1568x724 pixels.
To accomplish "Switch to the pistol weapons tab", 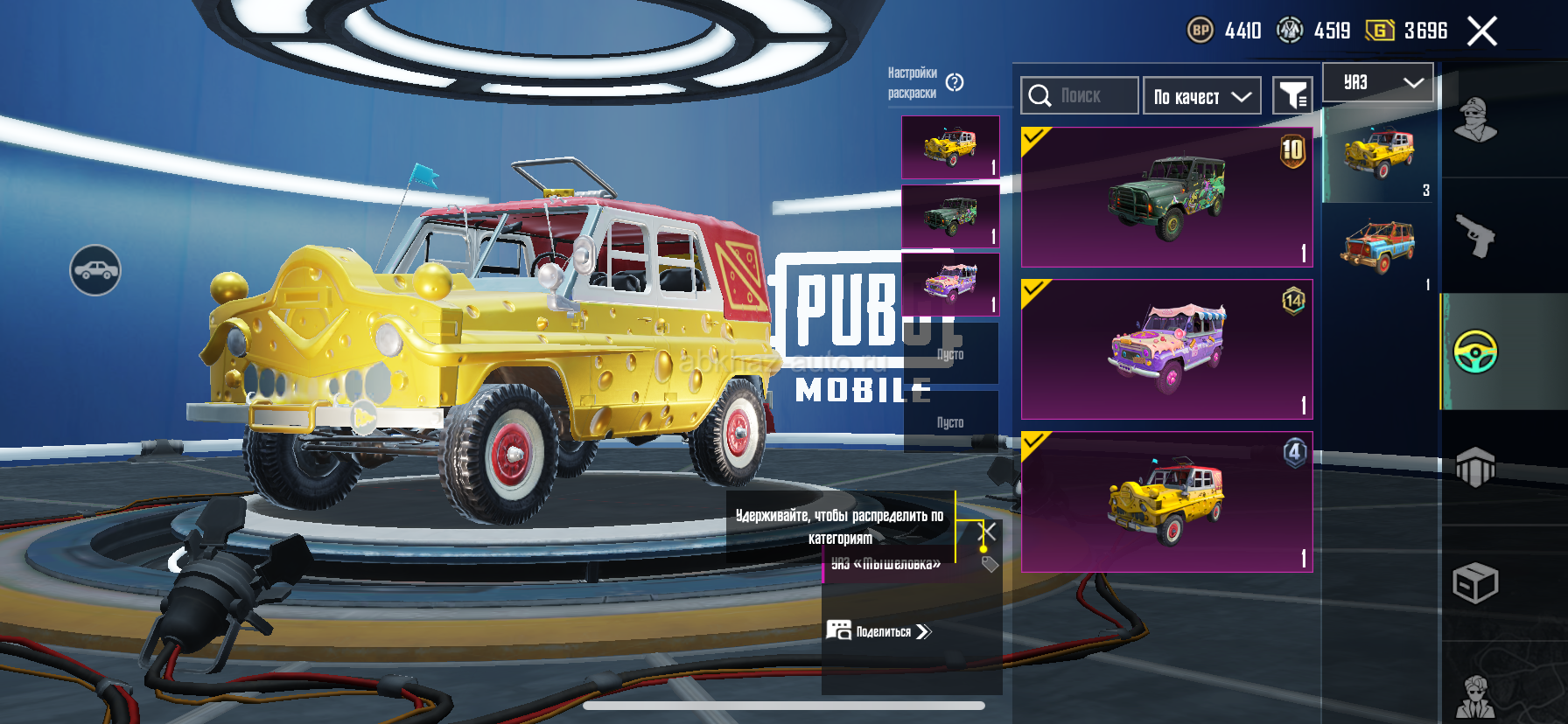I will tap(1475, 236).
